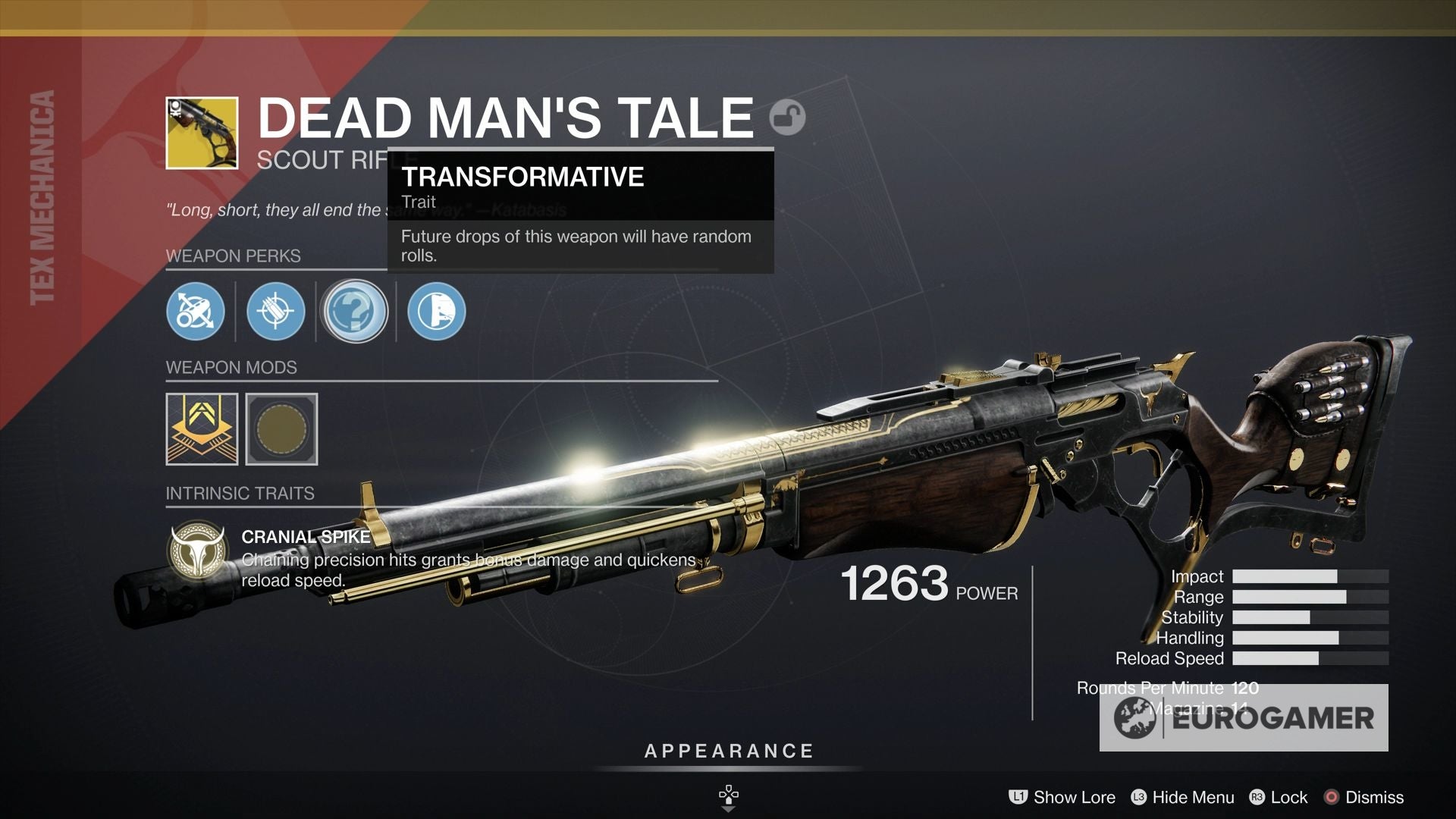Screen dimensions: 1456x819
Task: Open the equipped weapon mod slot
Action: pos(200,427)
